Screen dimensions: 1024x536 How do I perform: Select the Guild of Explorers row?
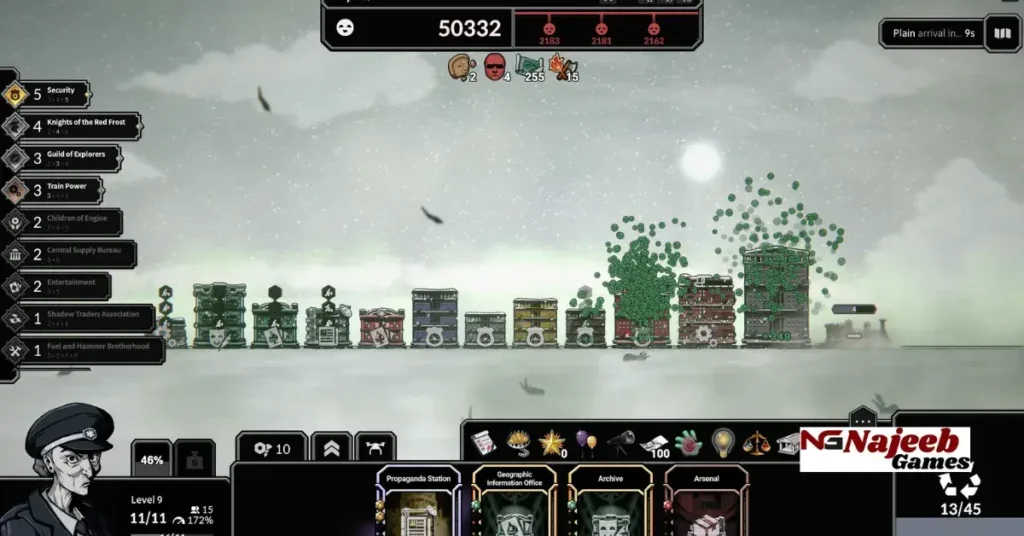coord(62,158)
